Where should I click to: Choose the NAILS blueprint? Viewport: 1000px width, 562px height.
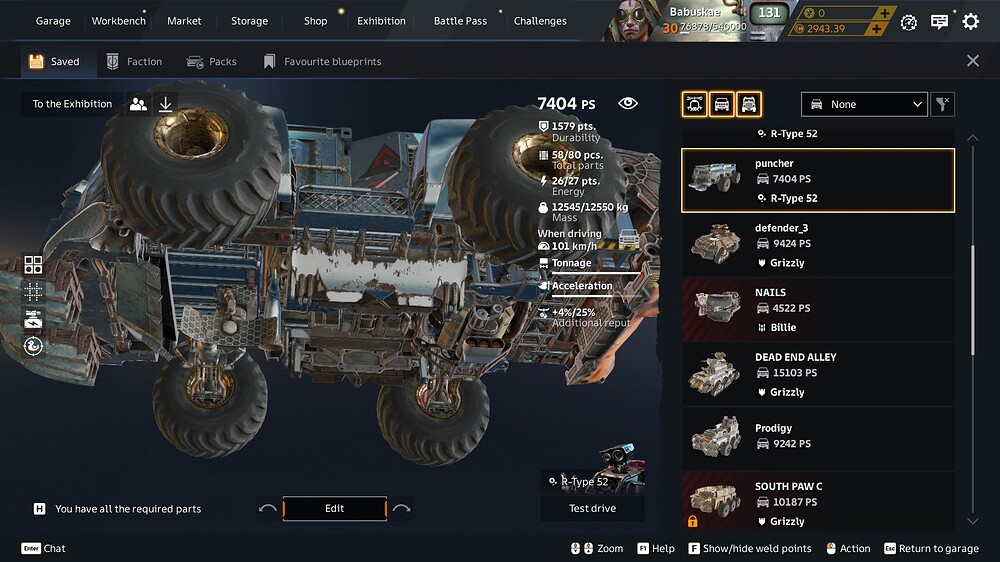pos(817,310)
